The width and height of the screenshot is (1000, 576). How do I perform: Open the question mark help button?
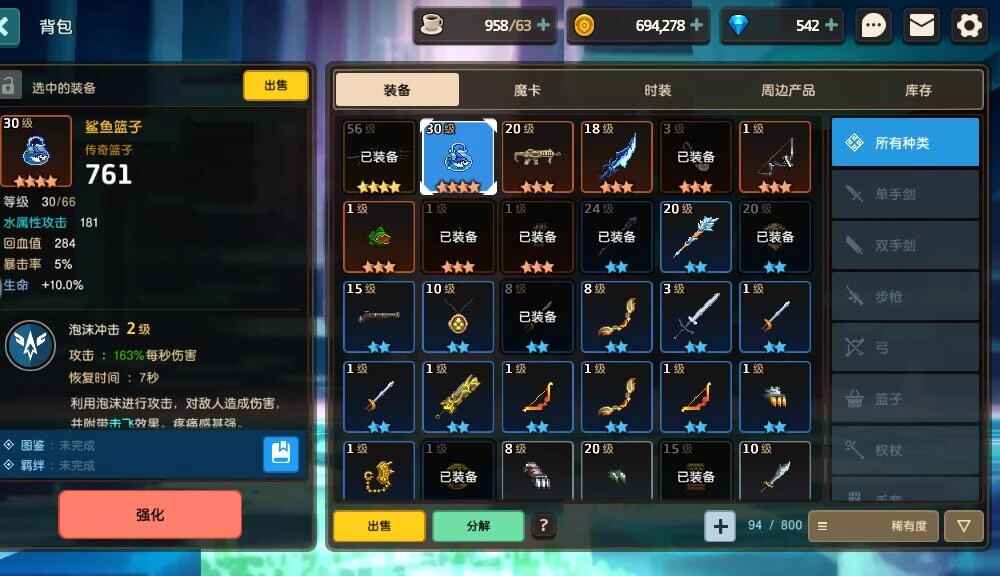tap(543, 525)
